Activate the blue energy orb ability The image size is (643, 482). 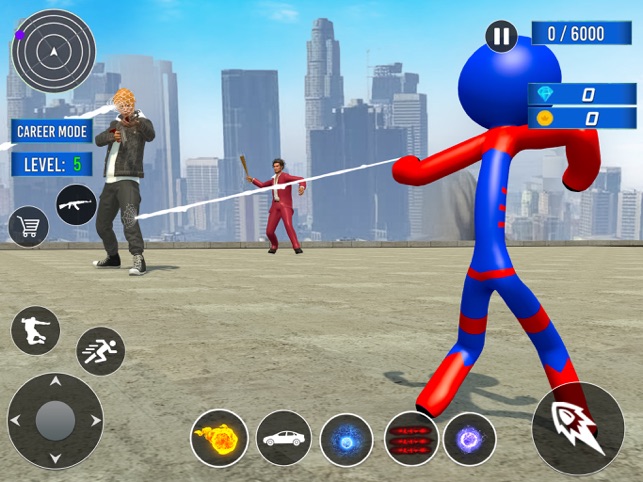pyautogui.click(x=347, y=439)
